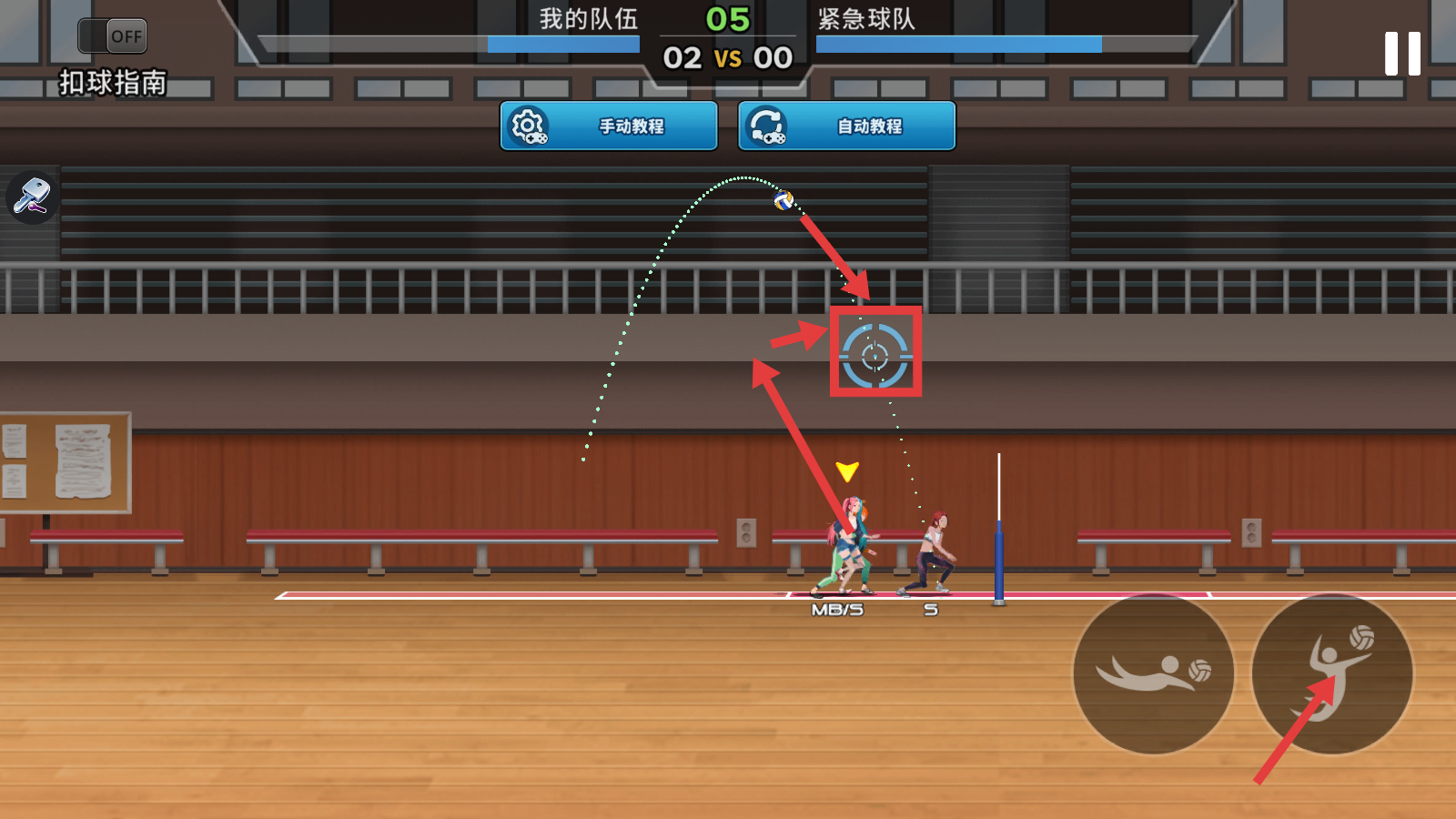
Task: Open the 手动教程 manual tutorial
Action: pyautogui.click(x=609, y=126)
